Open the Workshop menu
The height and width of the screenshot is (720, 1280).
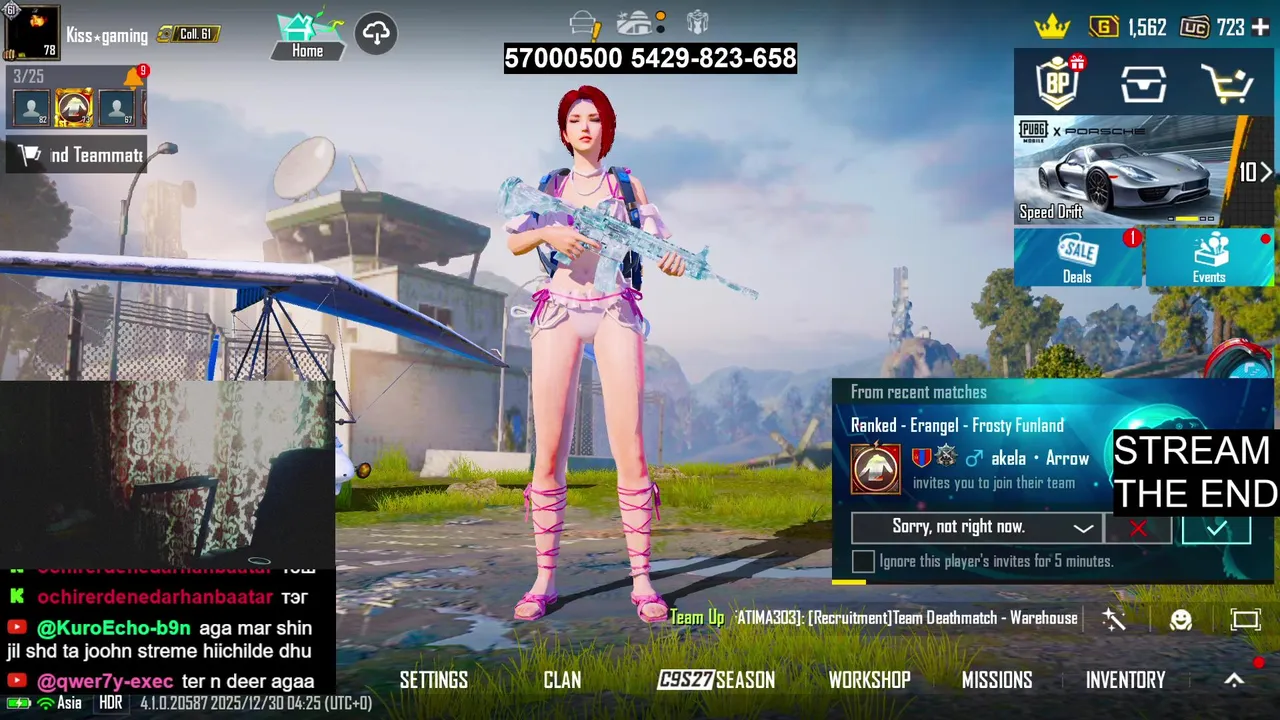tap(869, 680)
